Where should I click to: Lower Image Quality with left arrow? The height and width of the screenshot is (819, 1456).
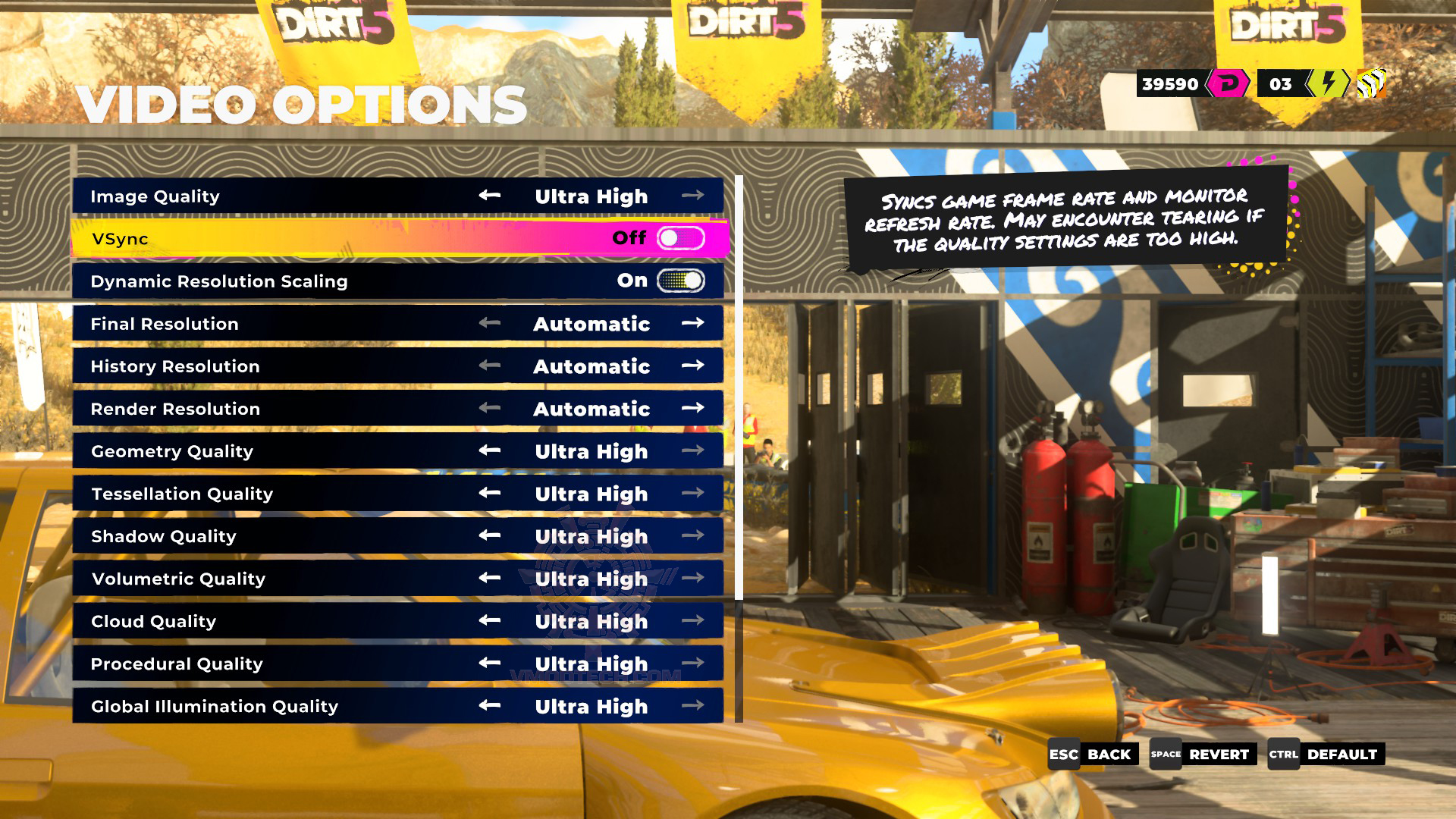click(490, 196)
